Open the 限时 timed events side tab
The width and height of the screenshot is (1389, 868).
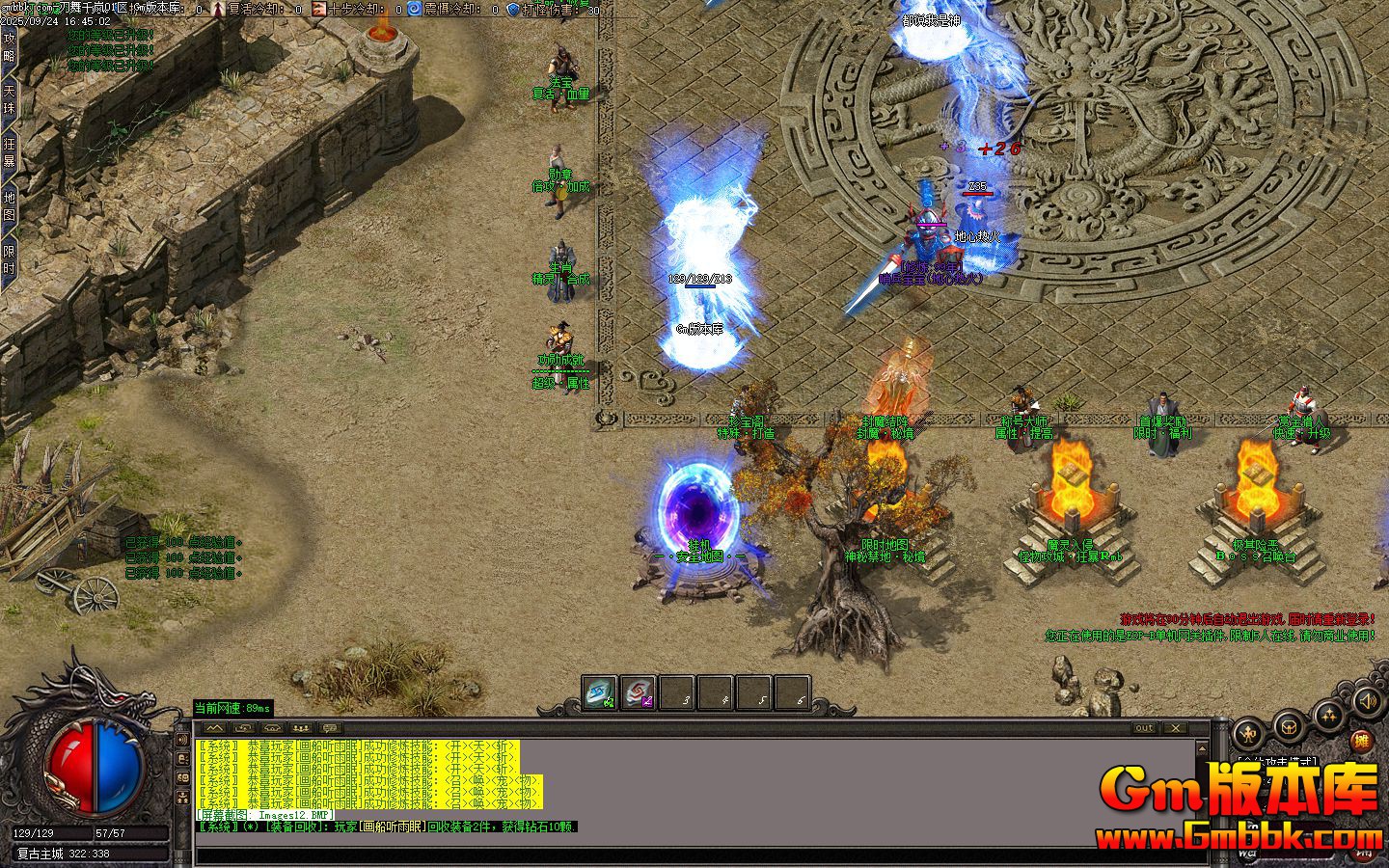pos(10,258)
